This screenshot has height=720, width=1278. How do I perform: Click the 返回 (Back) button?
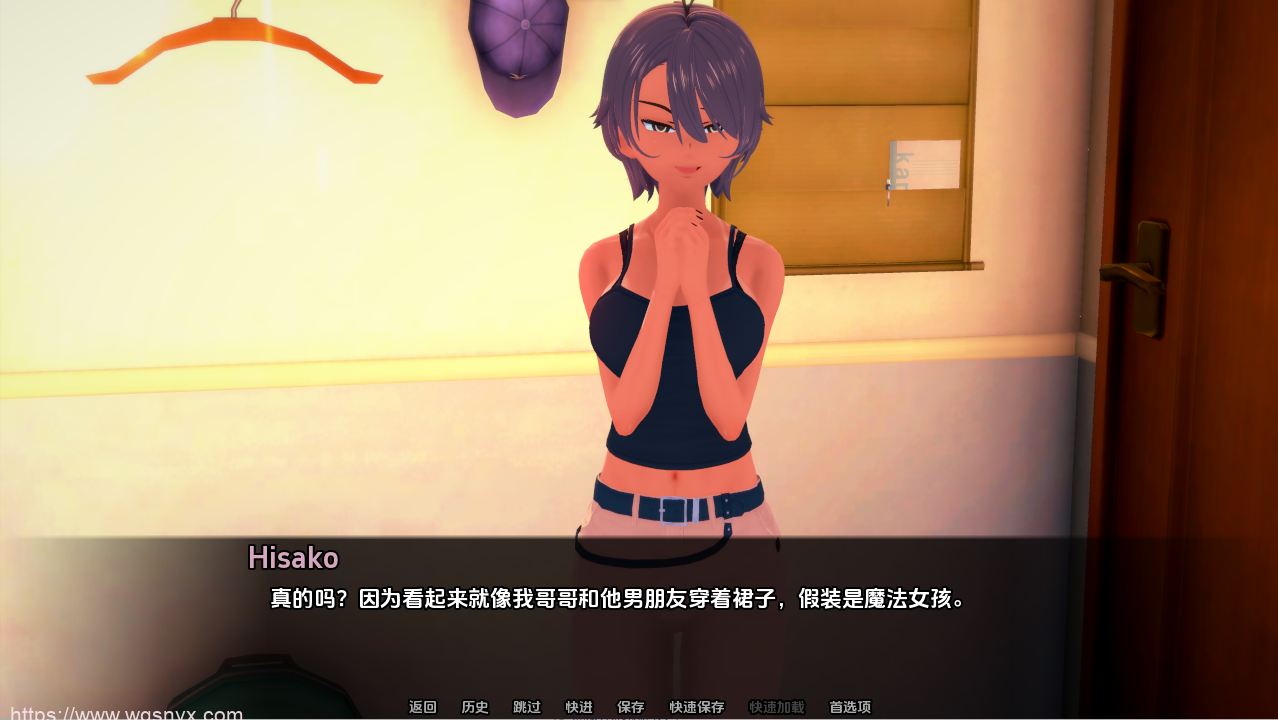pos(423,707)
